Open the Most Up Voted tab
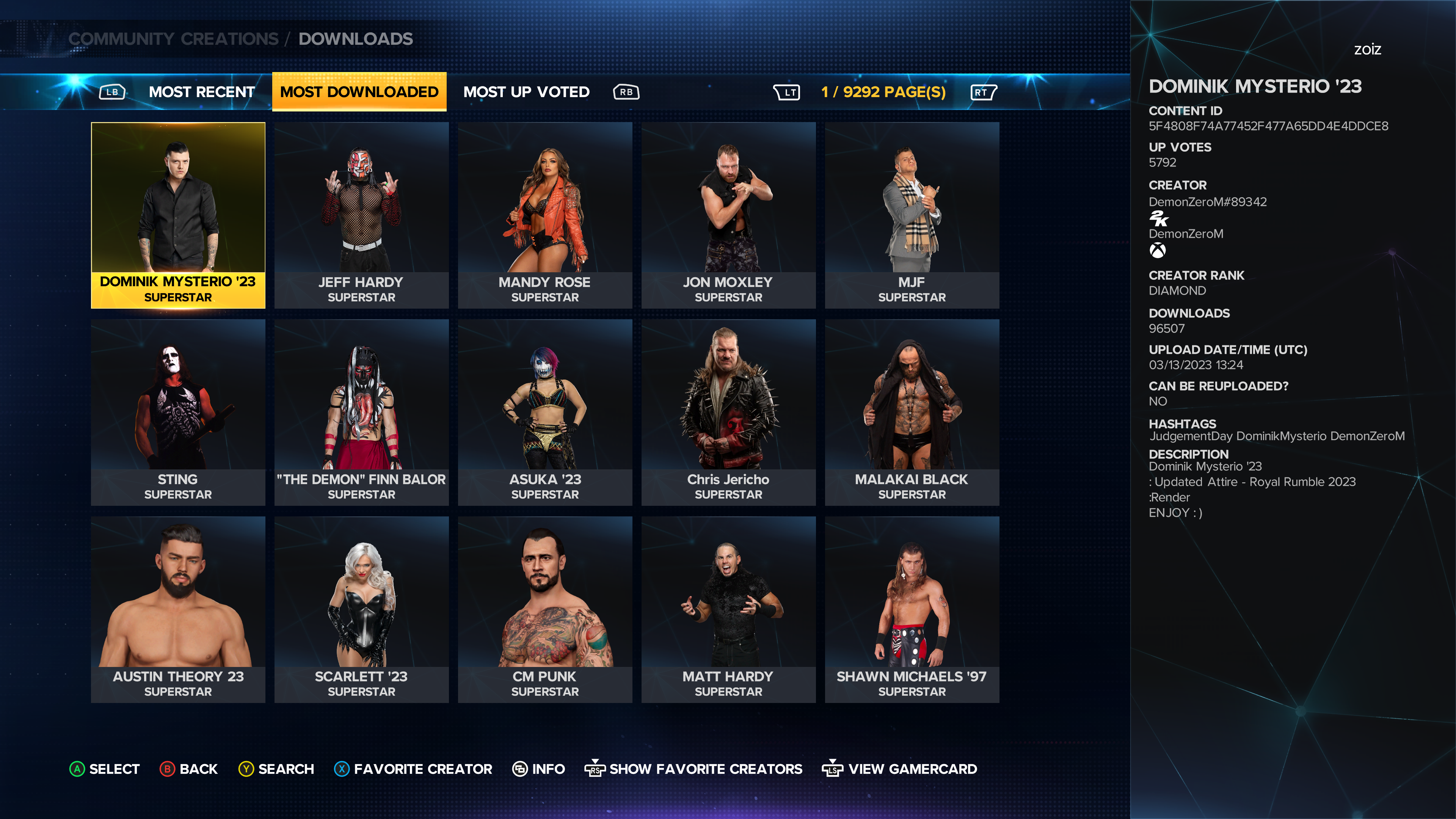This screenshot has width=1456, height=819. [x=526, y=91]
